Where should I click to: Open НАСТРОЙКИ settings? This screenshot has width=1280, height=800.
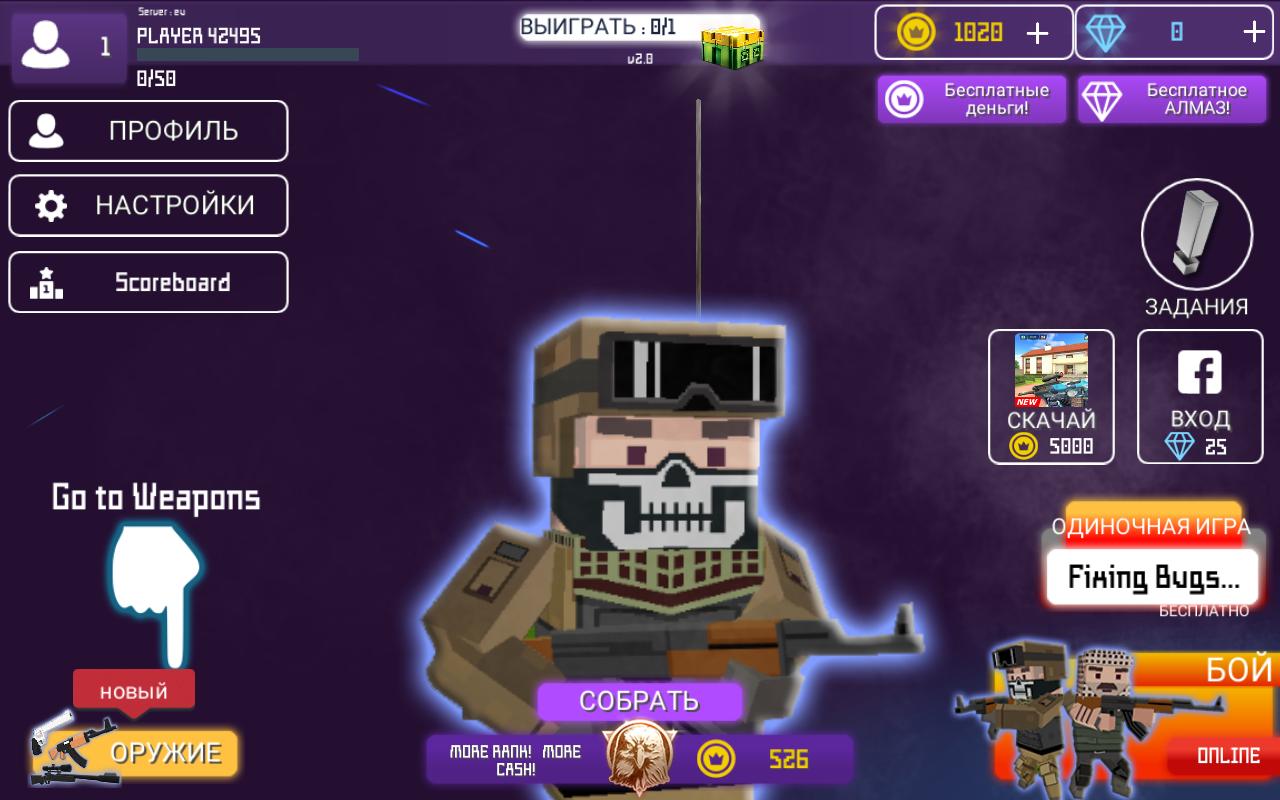point(148,205)
